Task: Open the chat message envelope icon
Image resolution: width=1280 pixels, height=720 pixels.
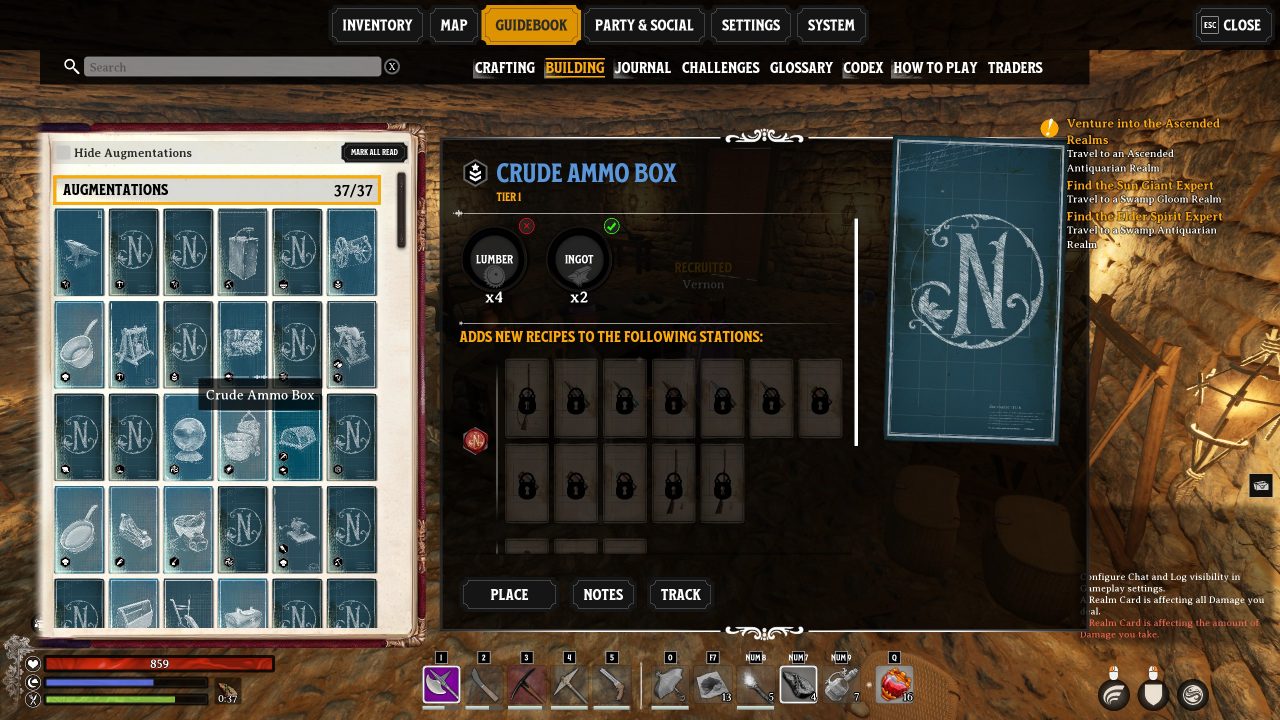Action: tap(1261, 485)
